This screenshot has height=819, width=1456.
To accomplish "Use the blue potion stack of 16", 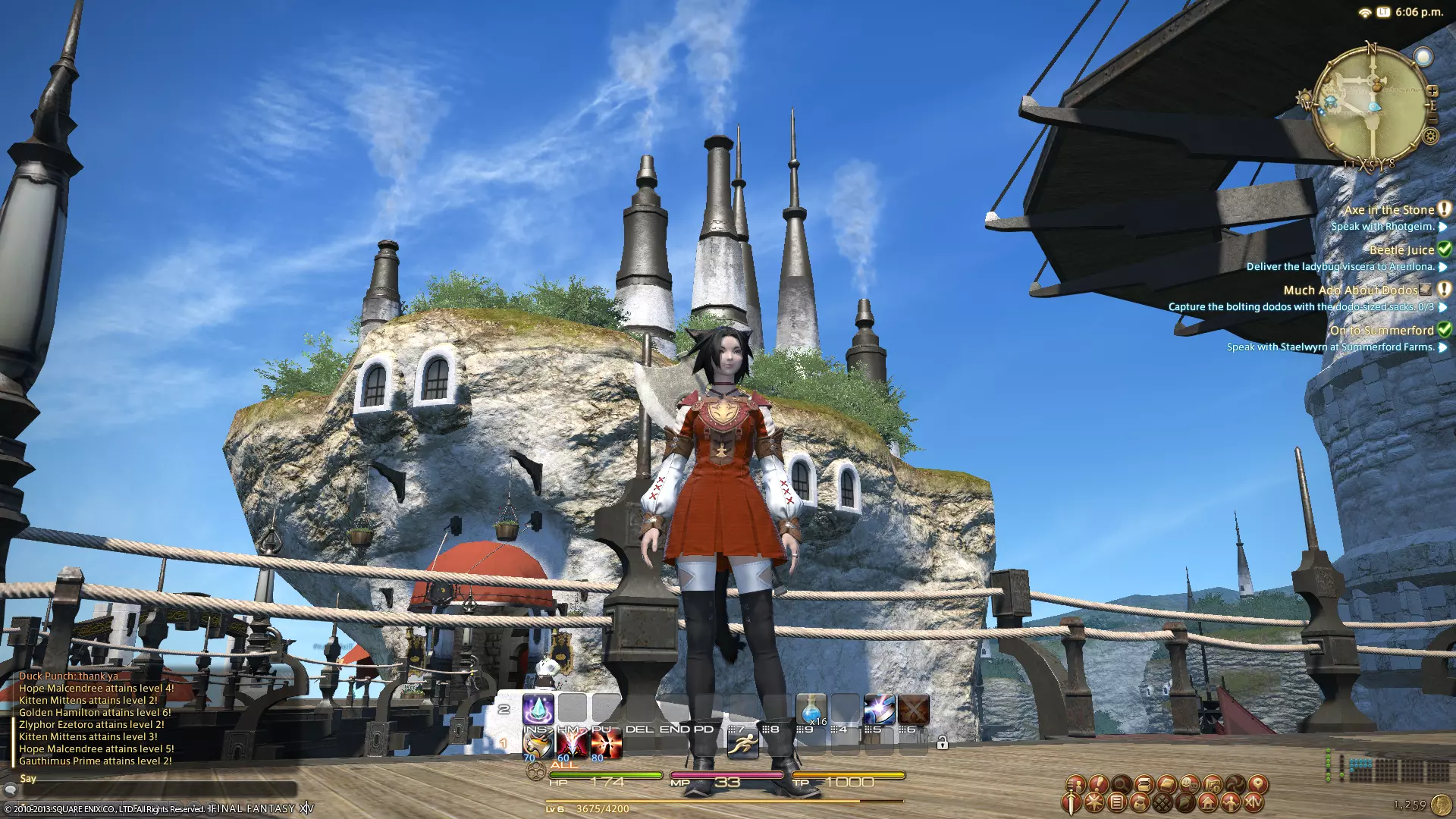I will pyautogui.click(x=811, y=710).
